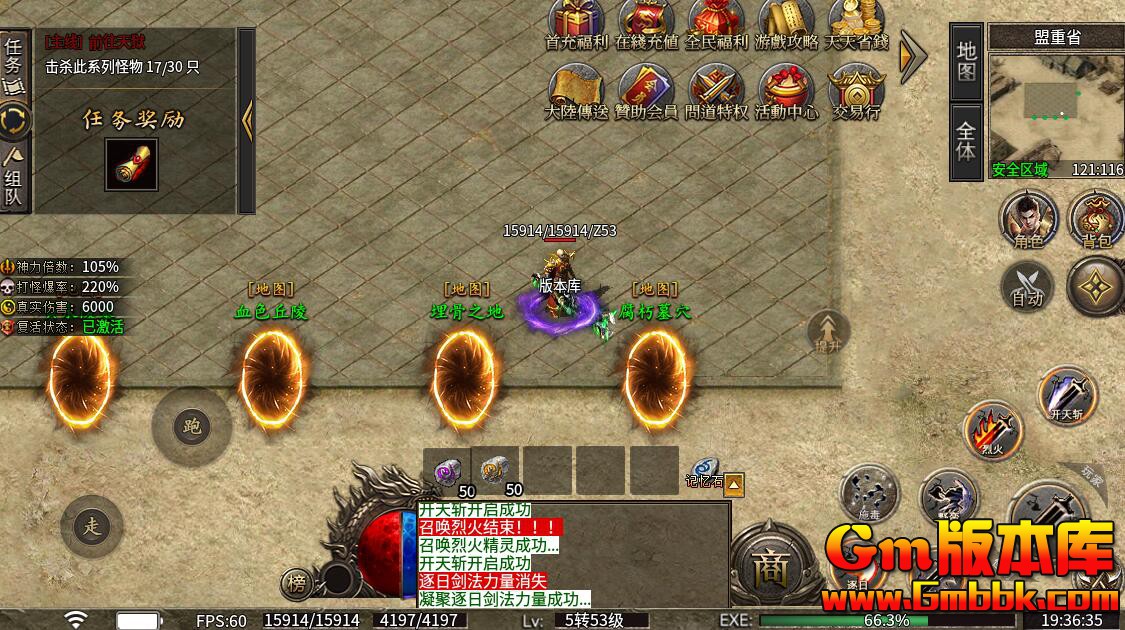The width and height of the screenshot is (1125, 630).
Task: Open the 背包 backpack
Action: [1096, 218]
